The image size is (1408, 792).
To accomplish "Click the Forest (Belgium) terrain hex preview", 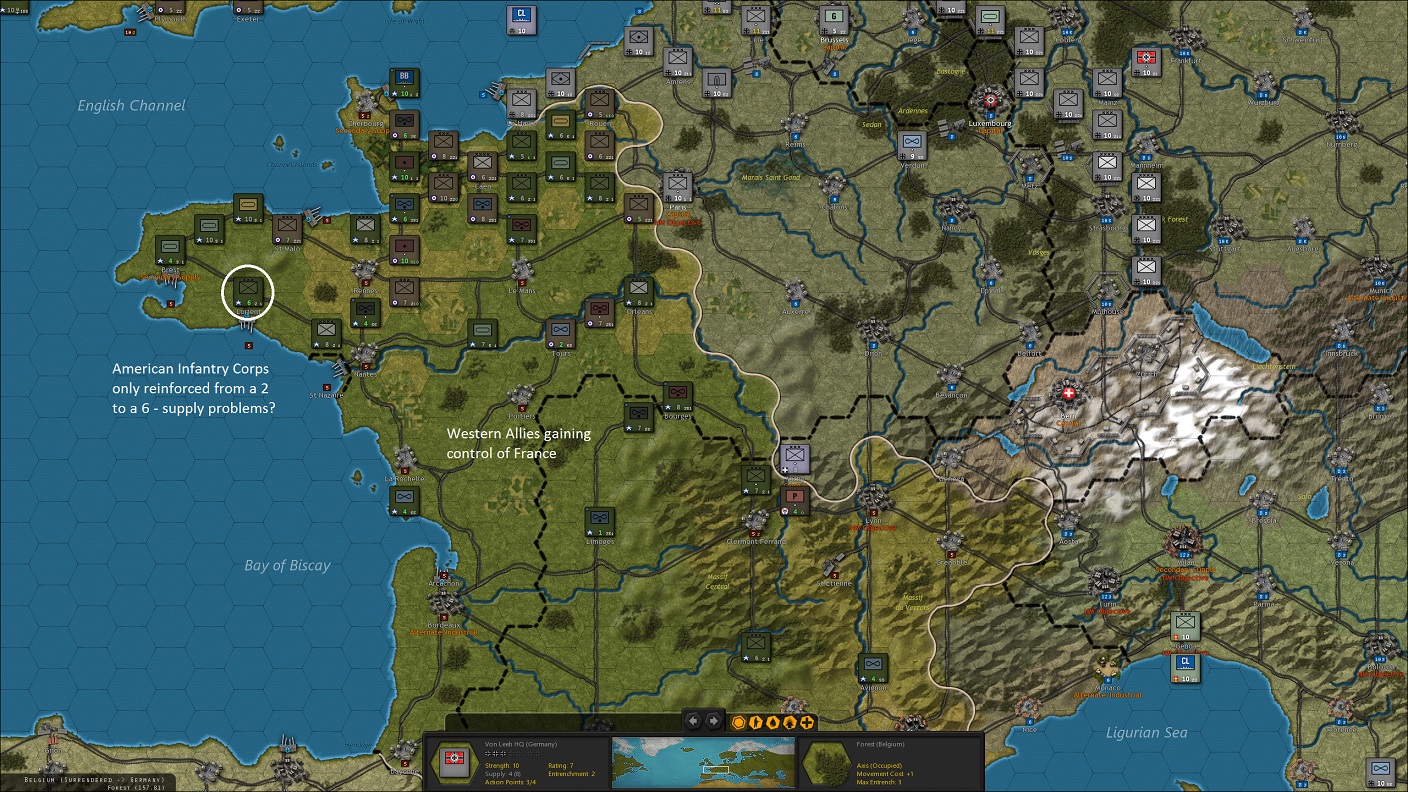I will click(826, 762).
